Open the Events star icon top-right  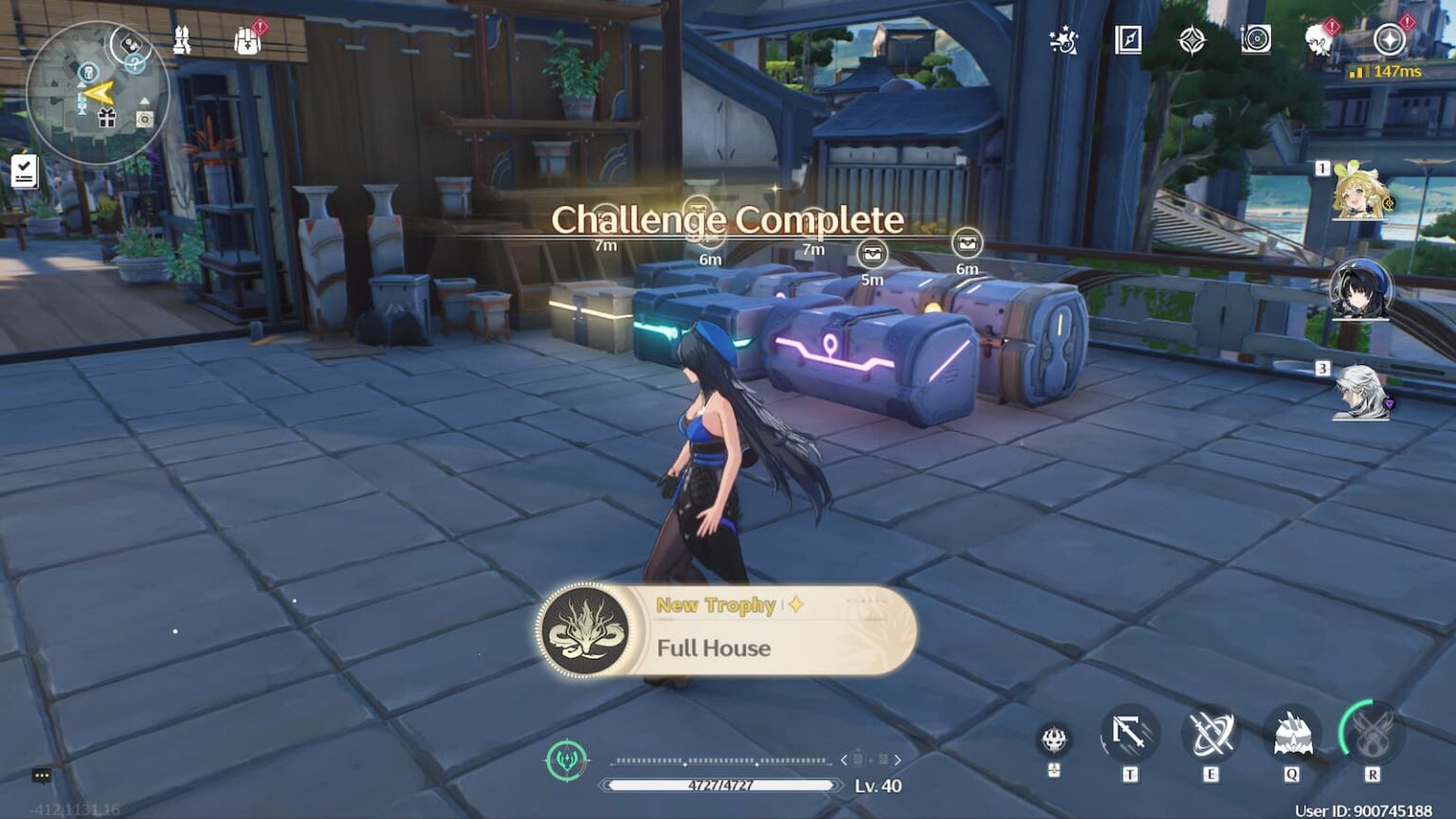point(1064,39)
